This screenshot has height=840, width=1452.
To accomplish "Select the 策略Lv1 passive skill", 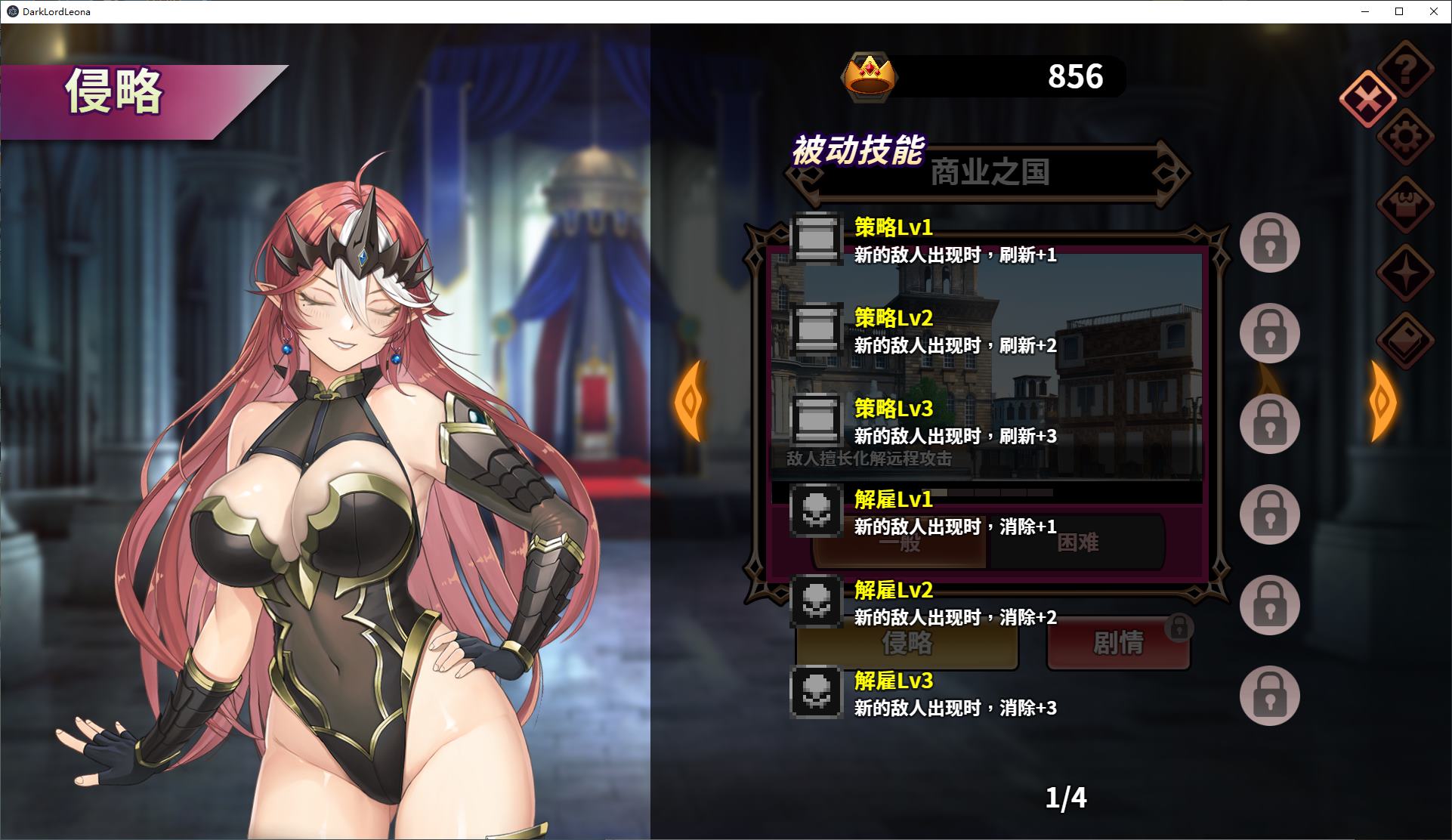I will click(816, 240).
